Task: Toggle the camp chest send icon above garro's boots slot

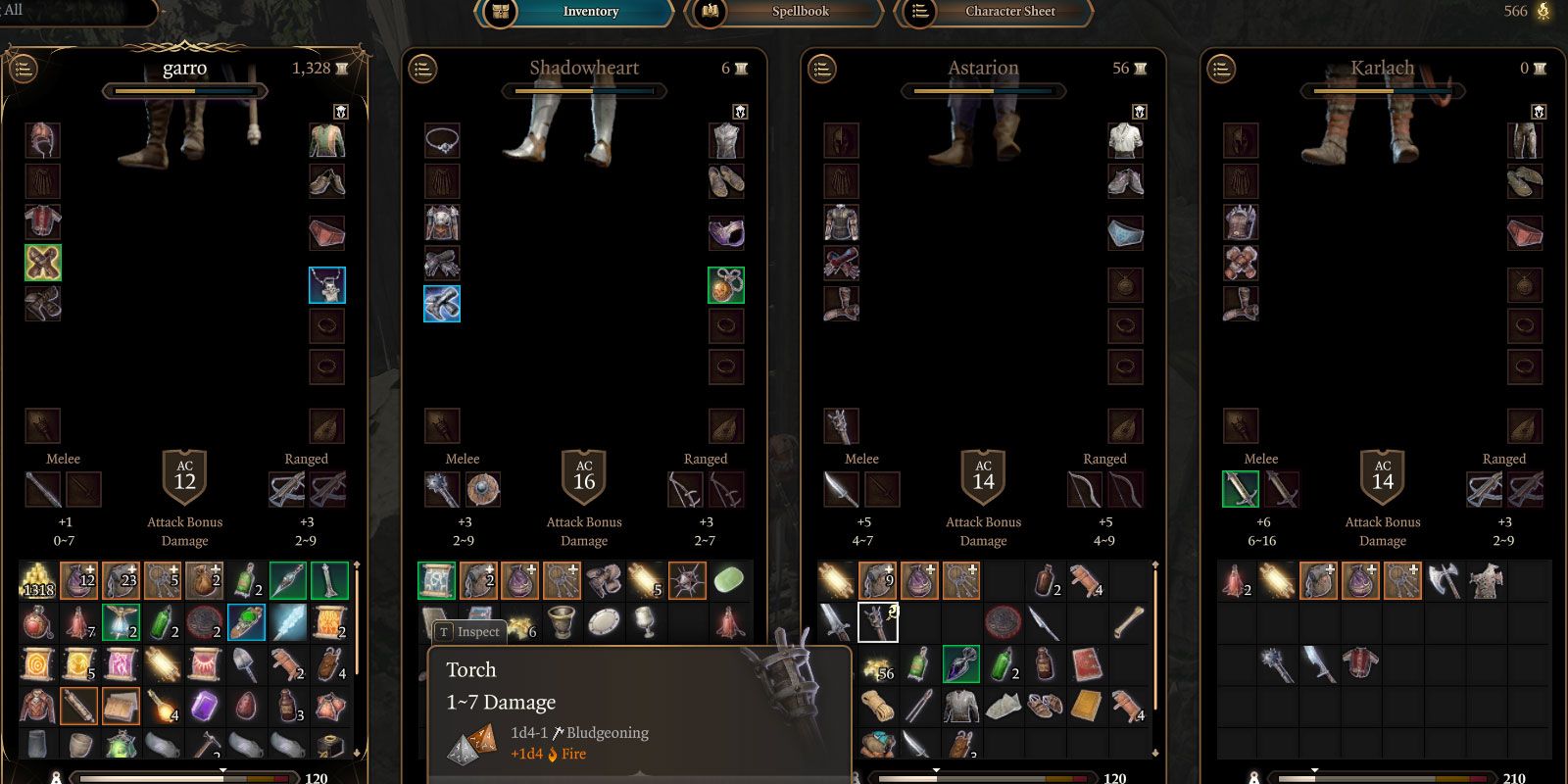Action: point(340,111)
